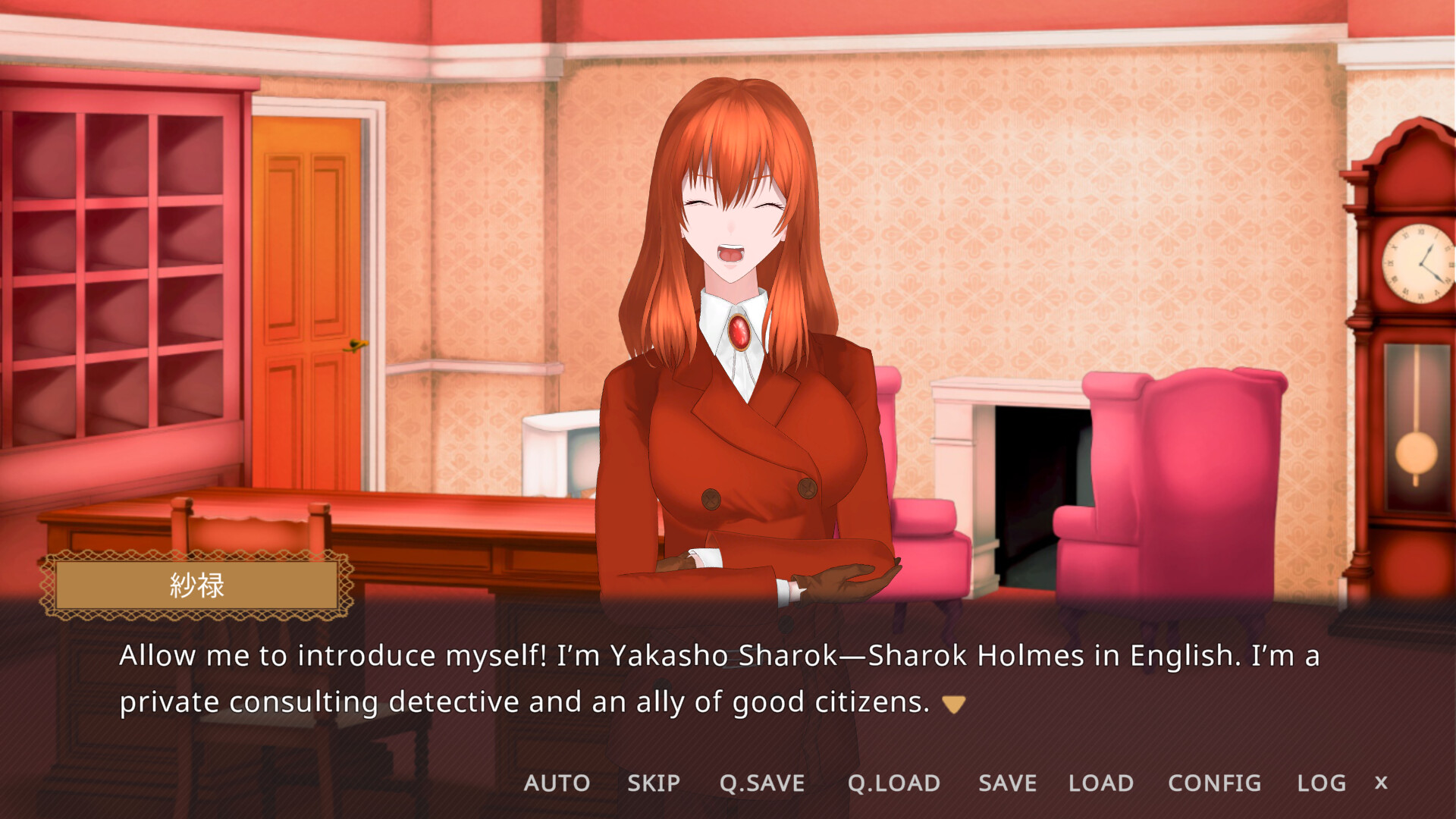This screenshot has width=1456, height=819.
Task: Activate the SKIP fast-forward function
Action: click(654, 783)
